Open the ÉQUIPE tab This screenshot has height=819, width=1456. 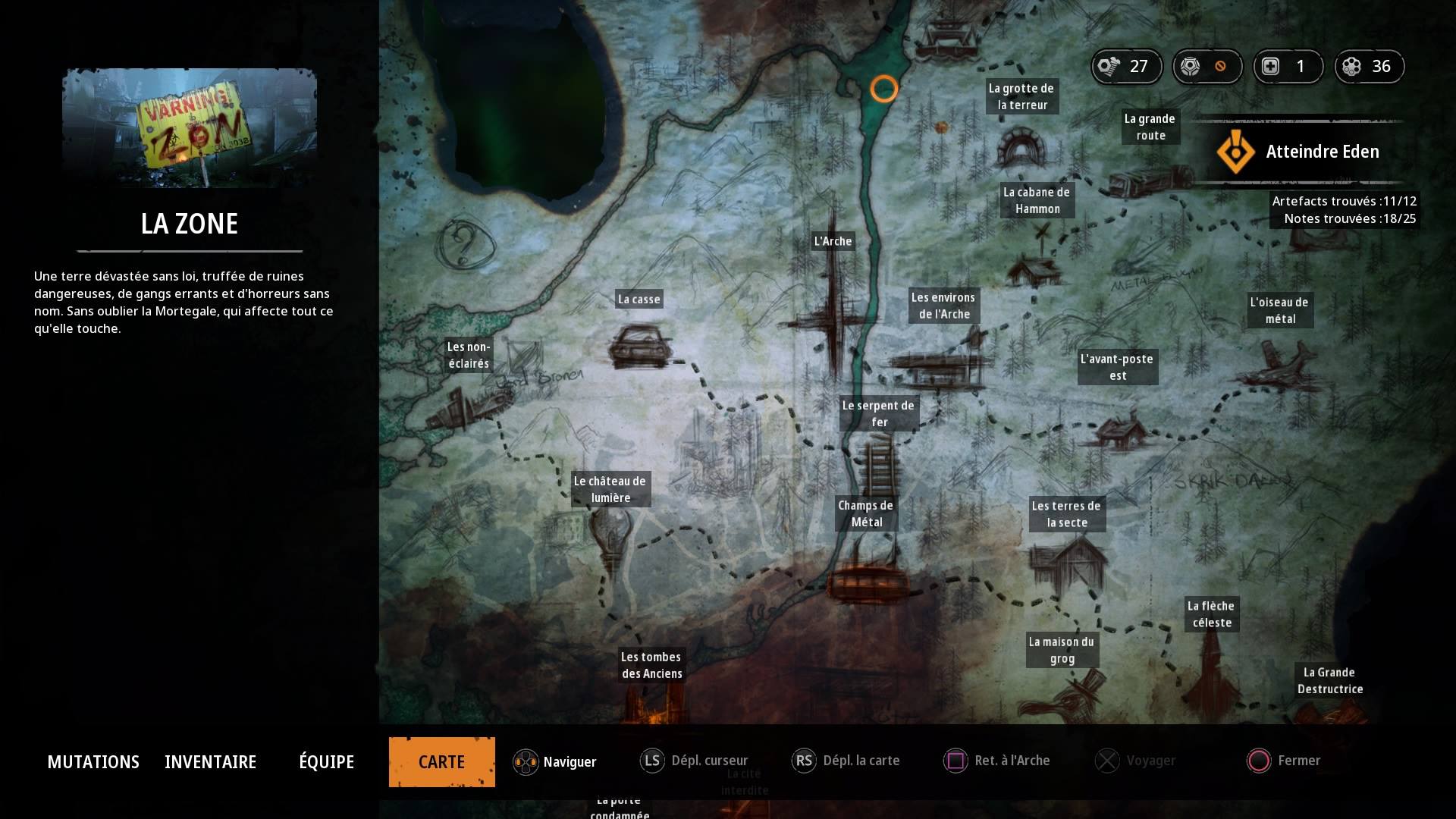327,761
